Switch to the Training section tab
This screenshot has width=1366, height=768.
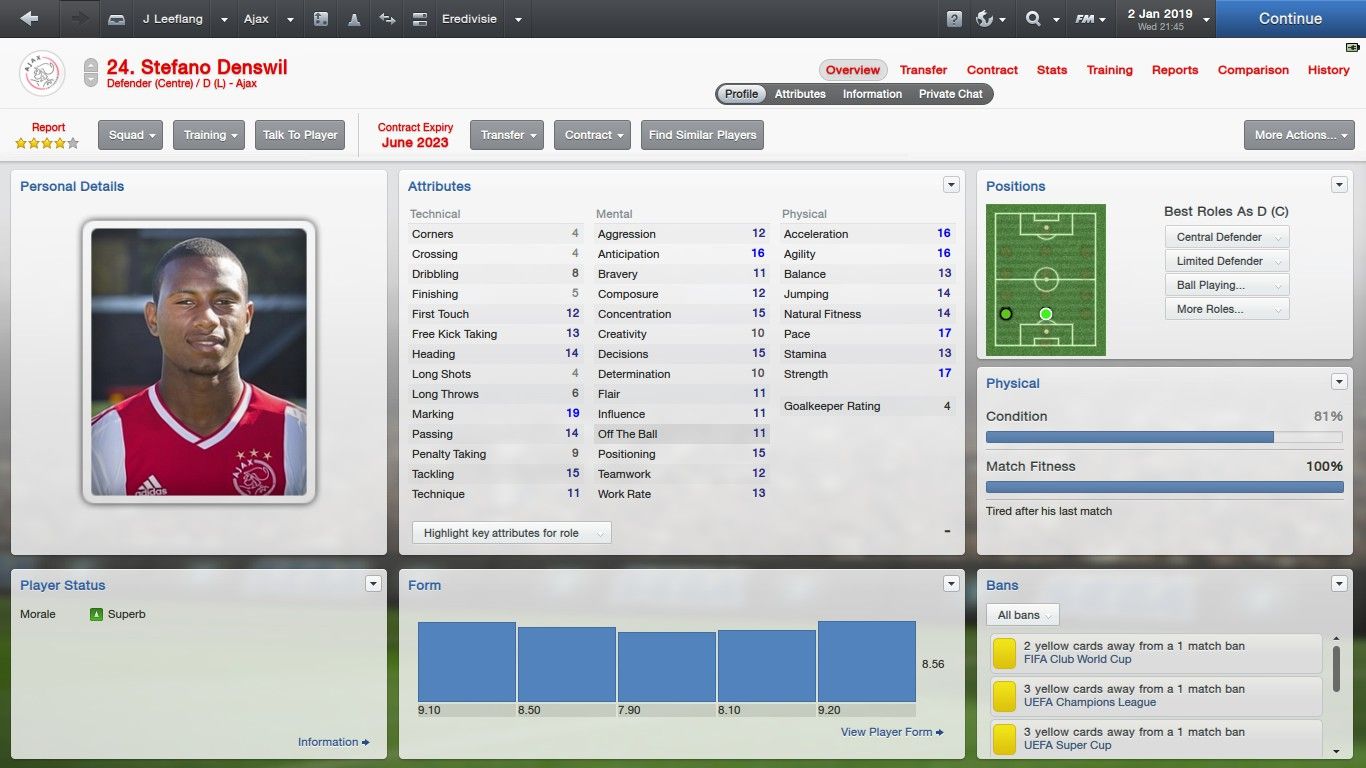click(1110, 70)
